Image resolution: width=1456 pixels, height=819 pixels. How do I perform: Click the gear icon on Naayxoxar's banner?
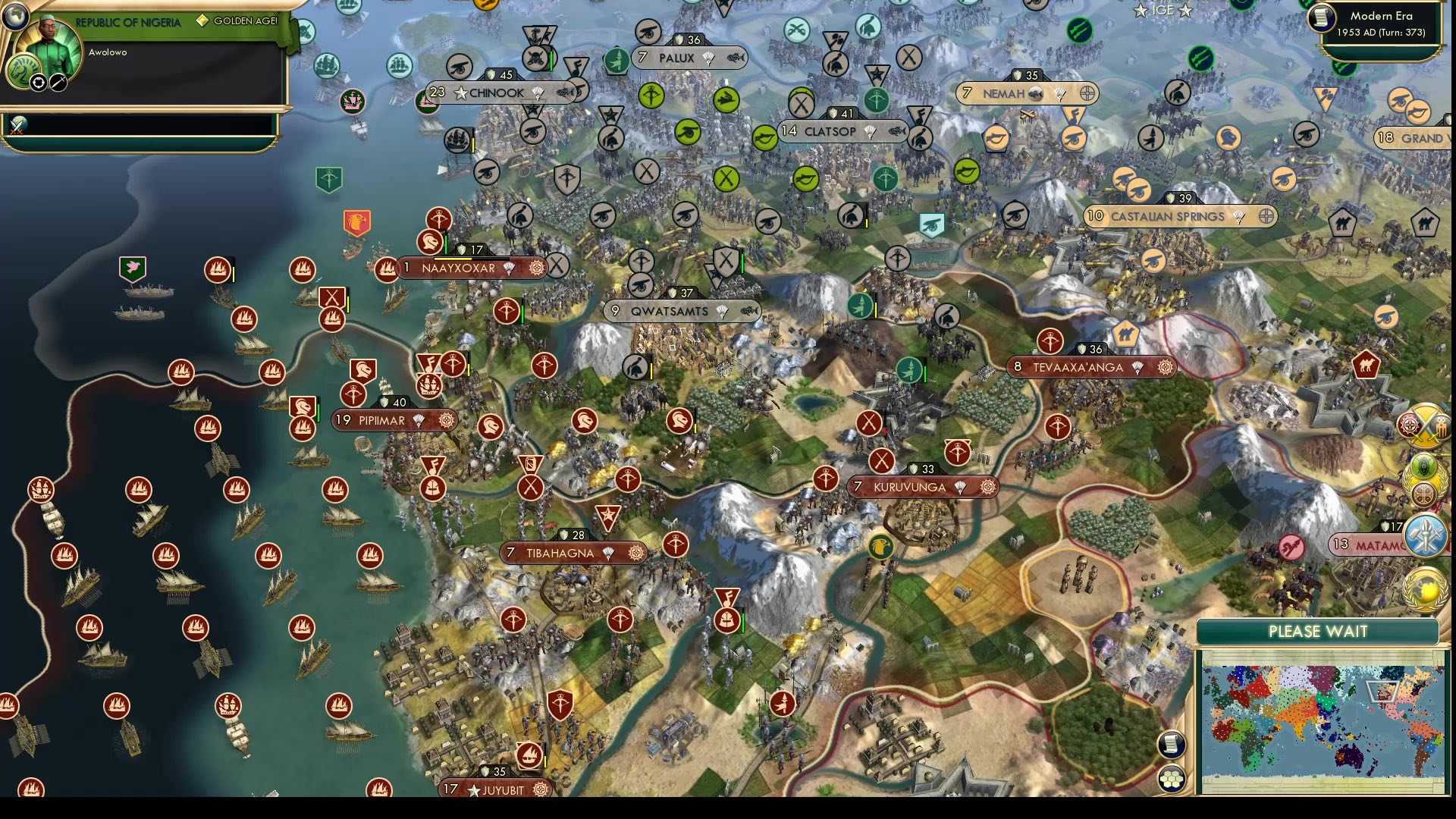pyautogui.click(x=537, y=268)
